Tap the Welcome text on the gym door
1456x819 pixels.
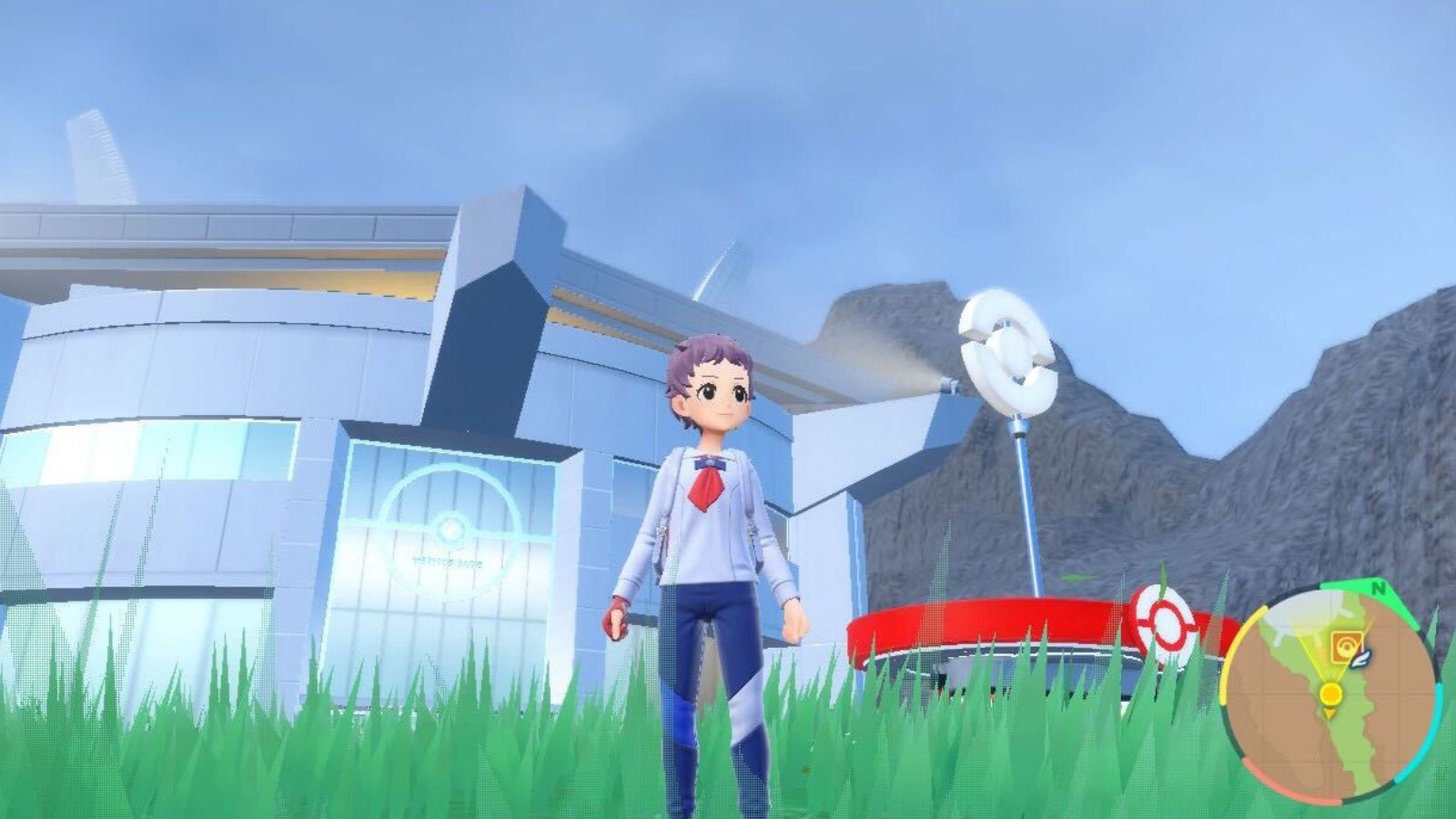tap(448, 562)
